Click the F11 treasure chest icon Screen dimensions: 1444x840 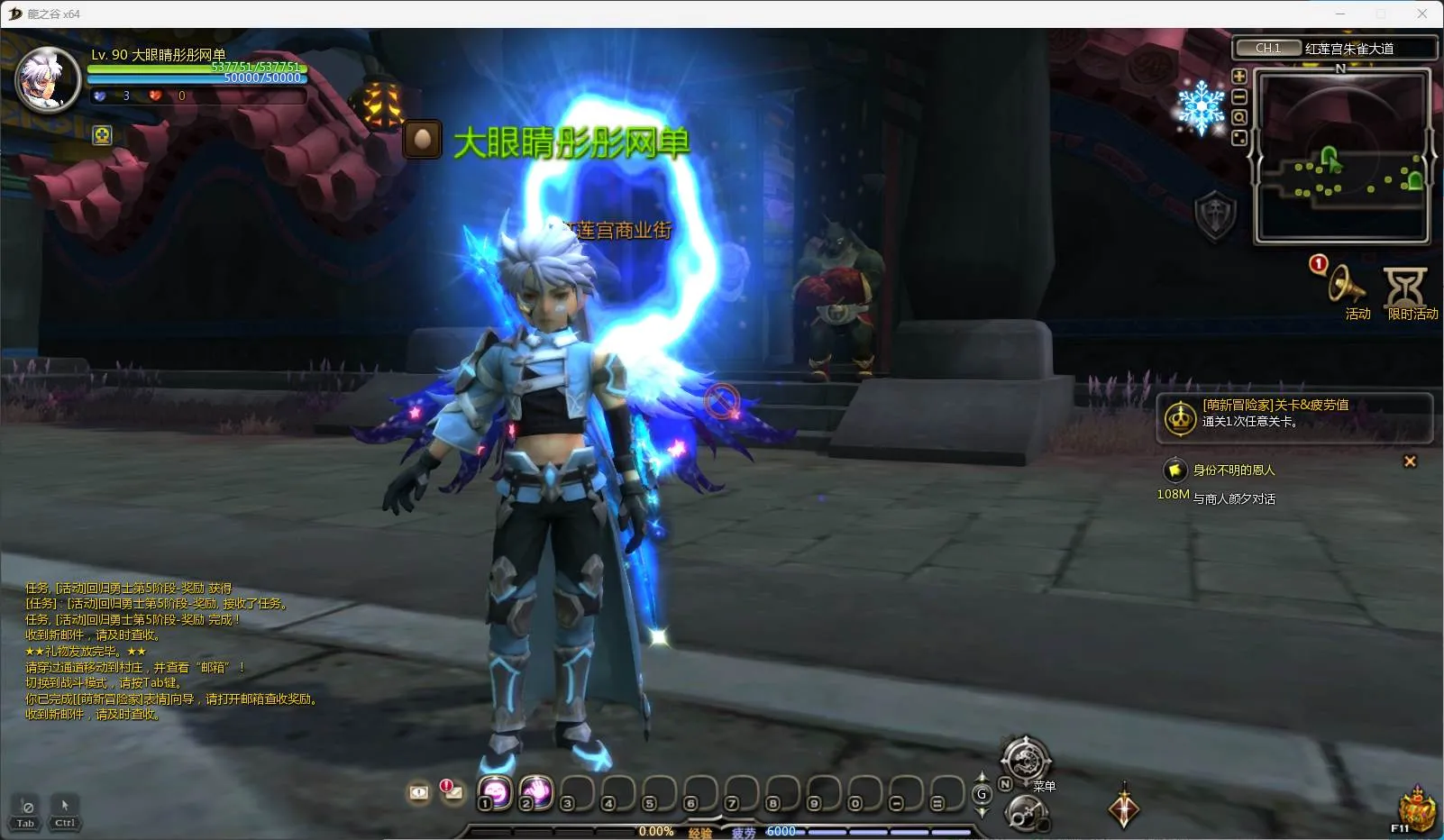tap(1416, 808)
